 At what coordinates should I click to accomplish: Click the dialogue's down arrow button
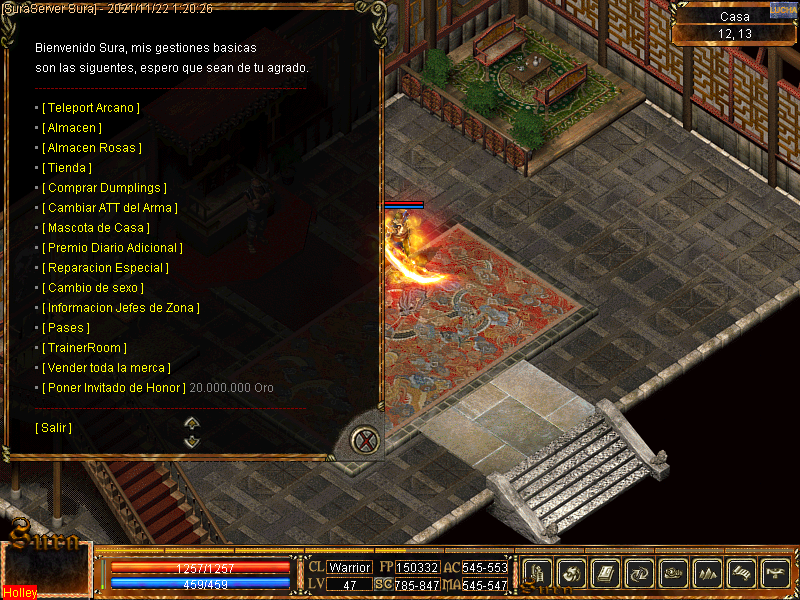193,441
